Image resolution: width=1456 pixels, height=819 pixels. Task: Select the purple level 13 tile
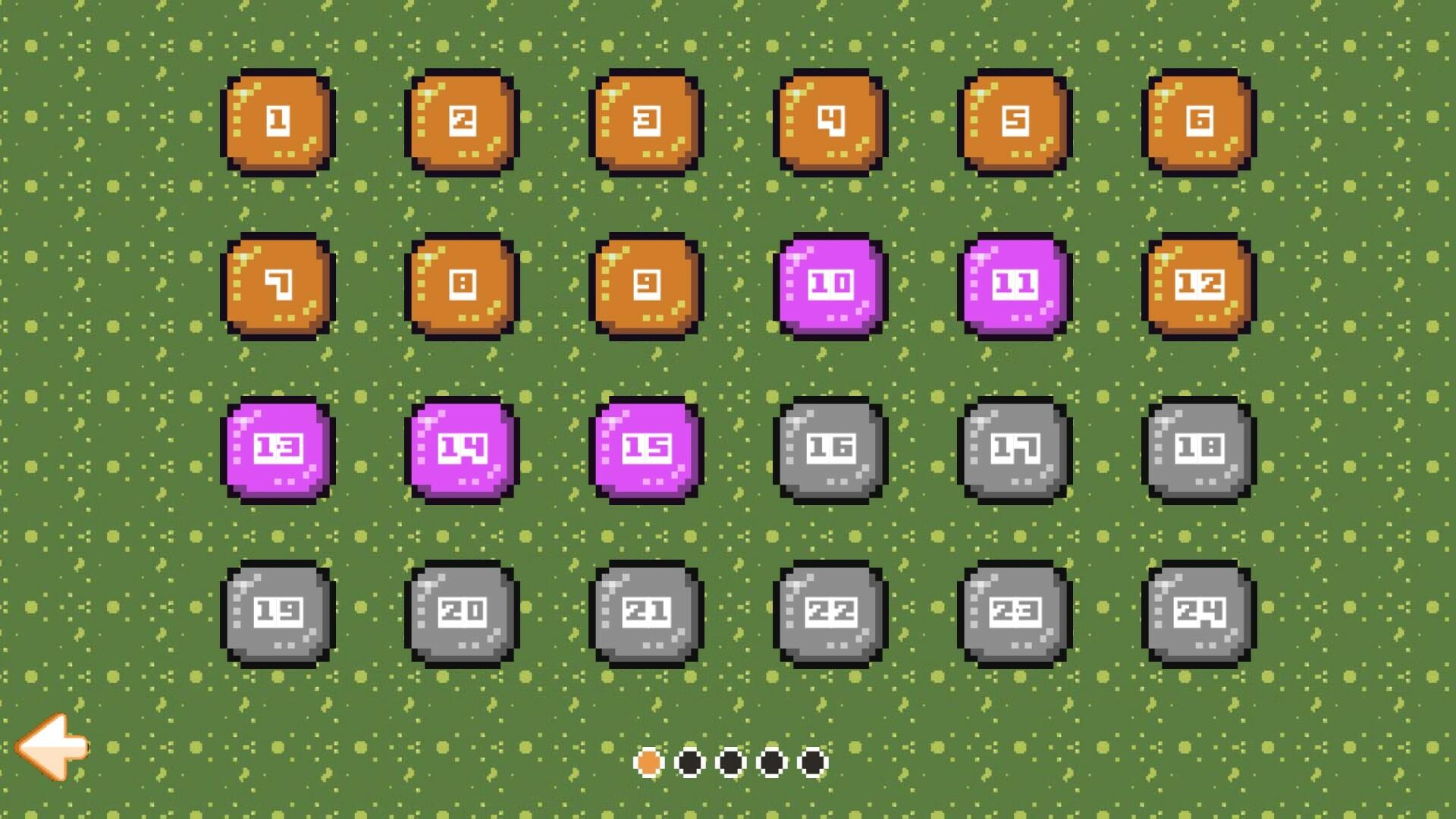point(278,449)
